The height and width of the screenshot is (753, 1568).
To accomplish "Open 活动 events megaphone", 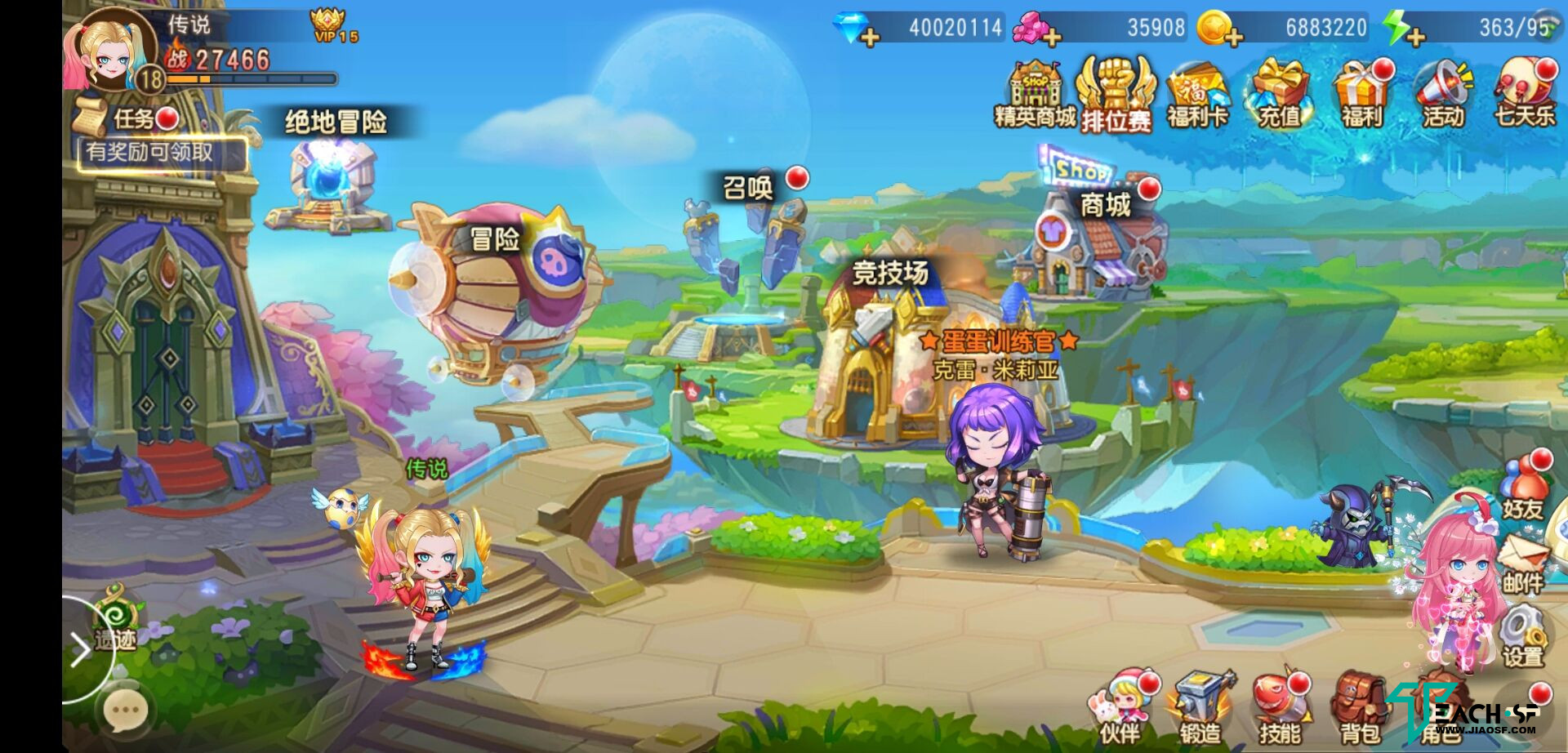I will tap(1442, 96).
